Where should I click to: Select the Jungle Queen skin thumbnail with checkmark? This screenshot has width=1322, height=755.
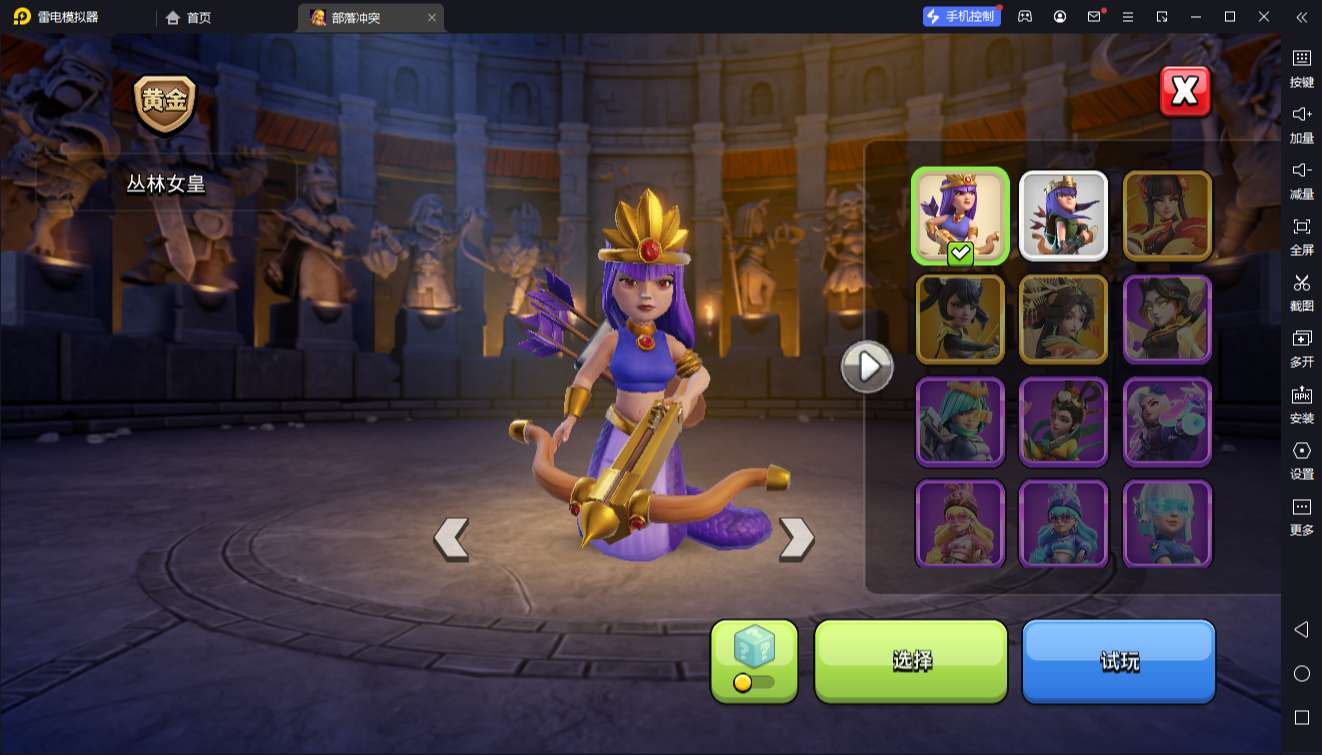coord(960,215)
